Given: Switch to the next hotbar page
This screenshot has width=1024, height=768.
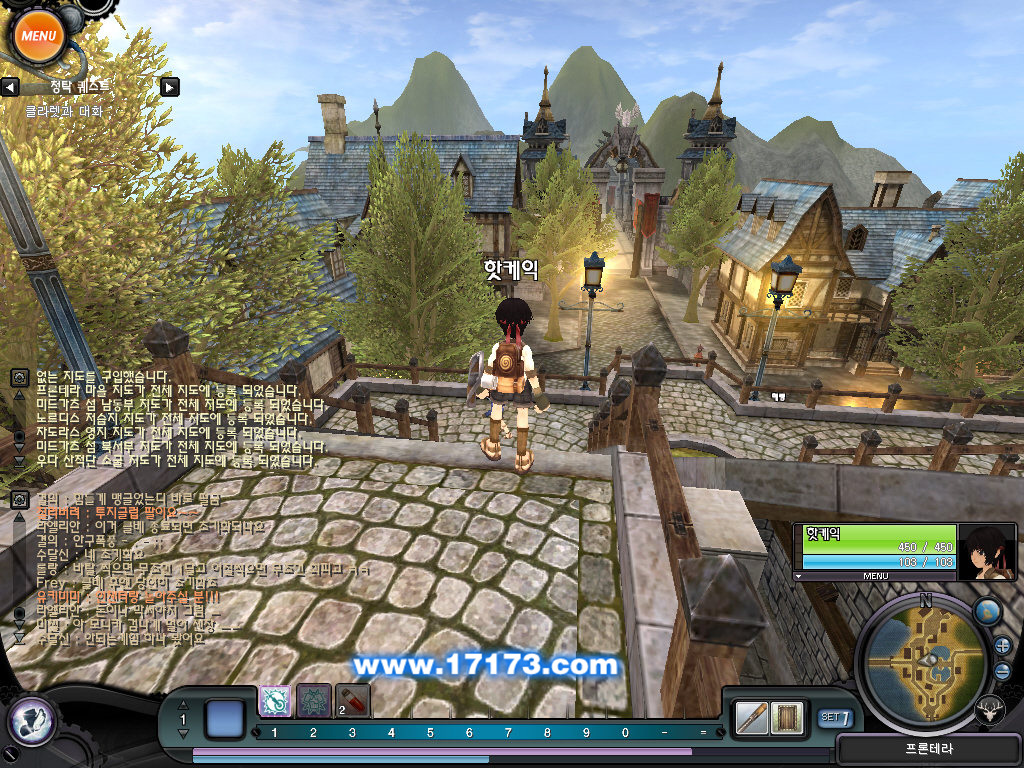Looking at the screenshot, I should point(182,734).
